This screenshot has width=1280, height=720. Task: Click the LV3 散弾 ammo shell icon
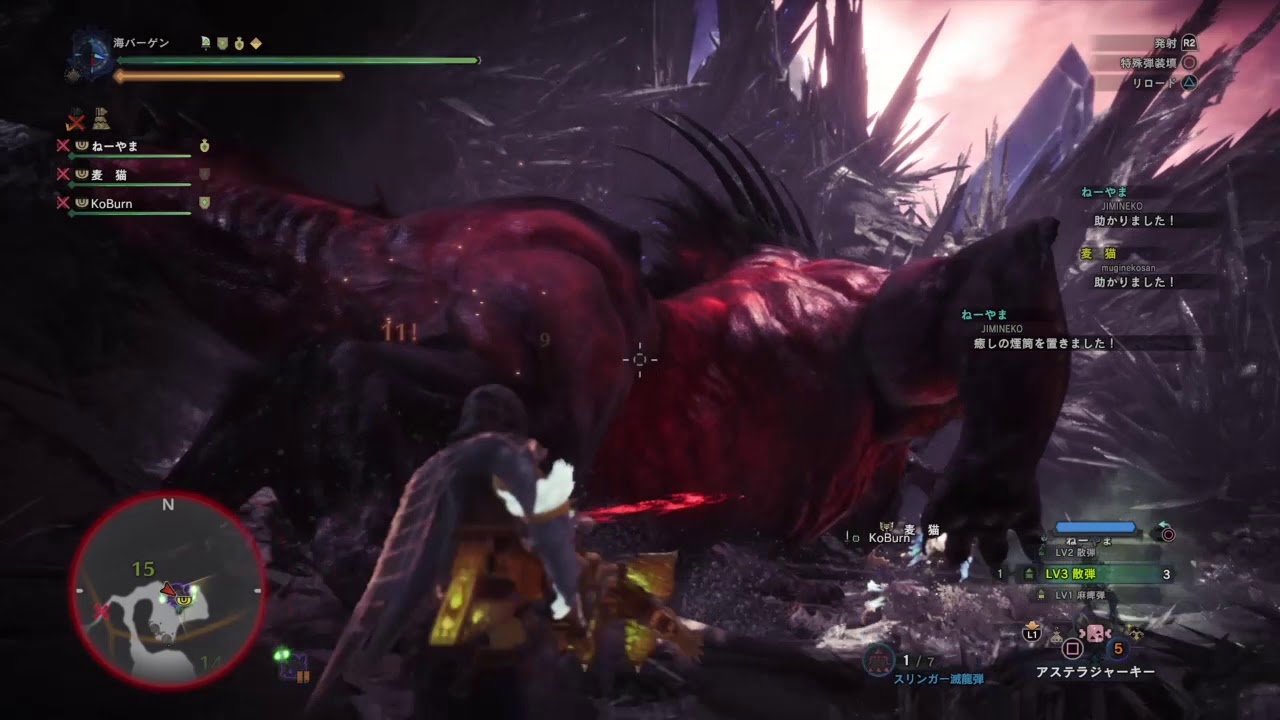(x=1029, y=574)
